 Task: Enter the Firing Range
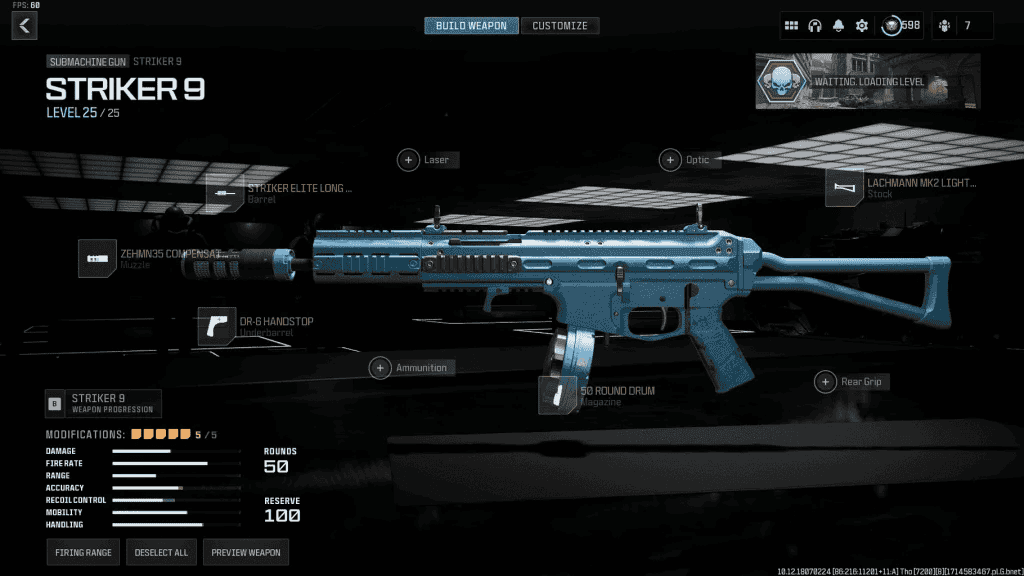tap(82, 552)
